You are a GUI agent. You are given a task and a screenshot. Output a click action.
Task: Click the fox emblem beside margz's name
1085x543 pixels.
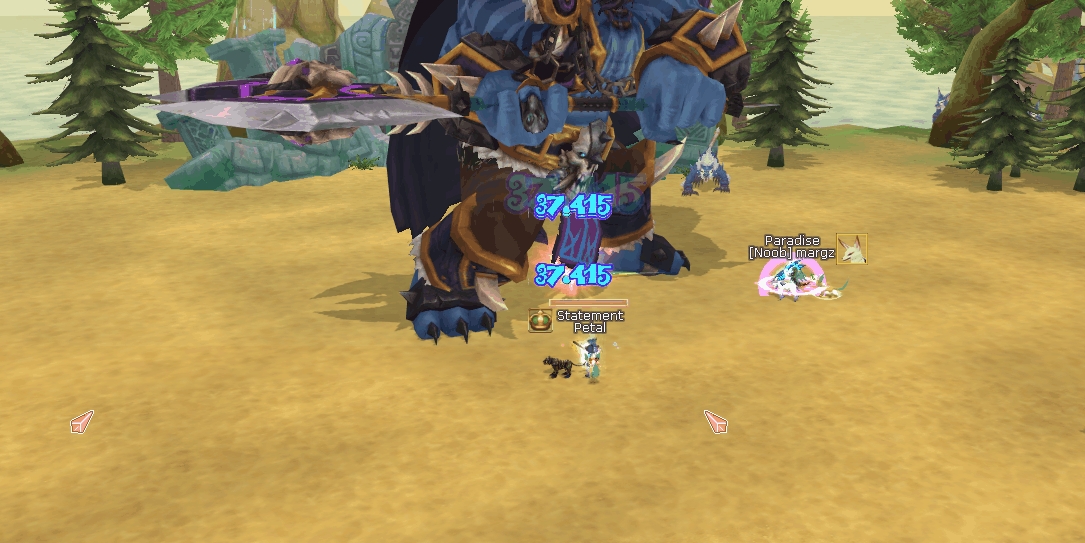[851, 248]
